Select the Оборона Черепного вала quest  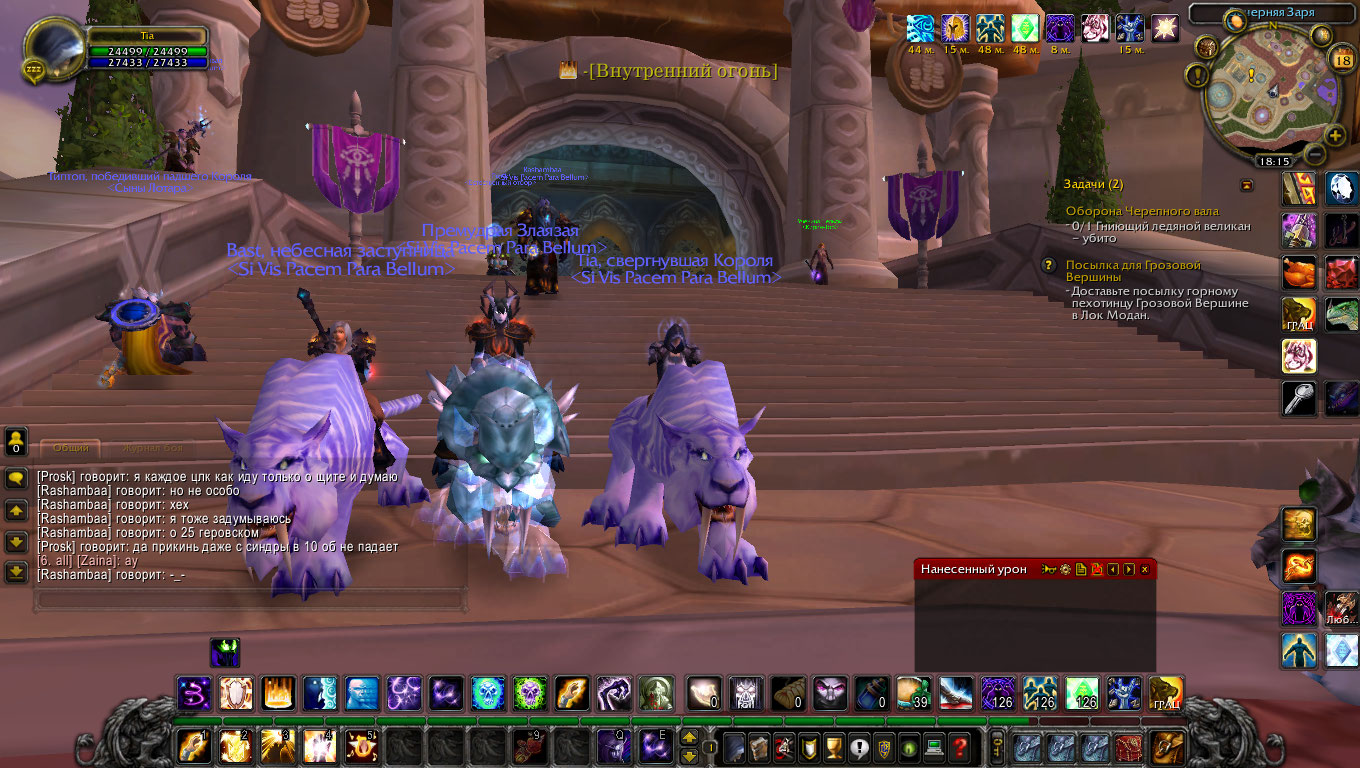click(x=1142, y=212)
